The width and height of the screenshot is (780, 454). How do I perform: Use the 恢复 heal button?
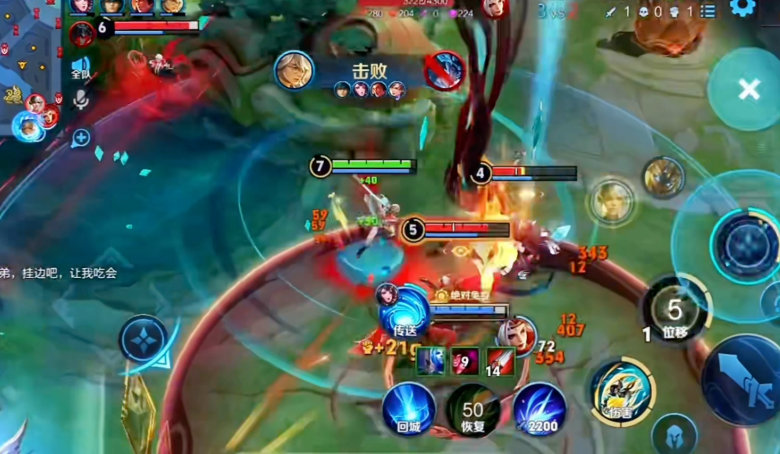[473, 410]
